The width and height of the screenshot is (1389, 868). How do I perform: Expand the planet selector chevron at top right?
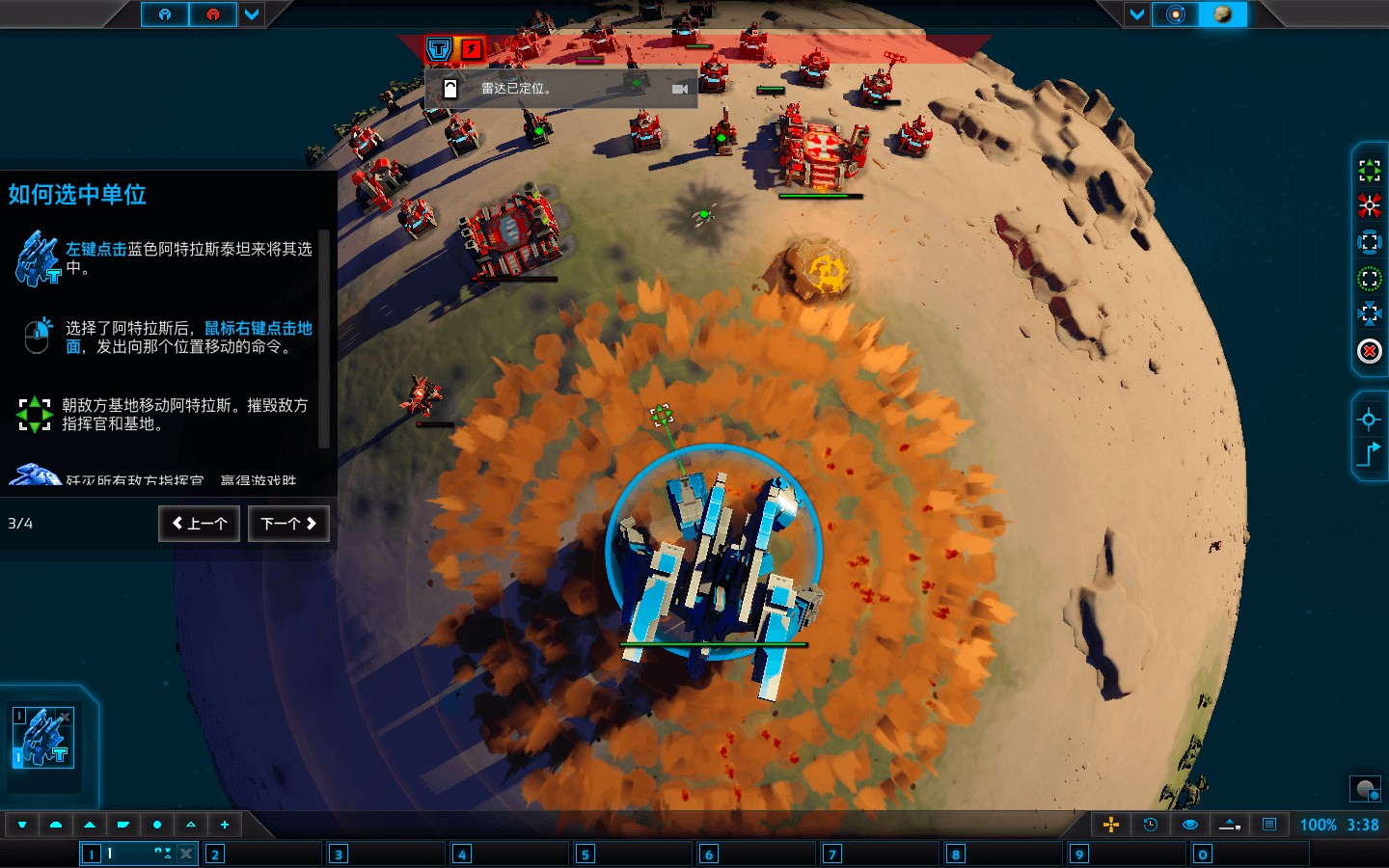(x=1137, y=14)
